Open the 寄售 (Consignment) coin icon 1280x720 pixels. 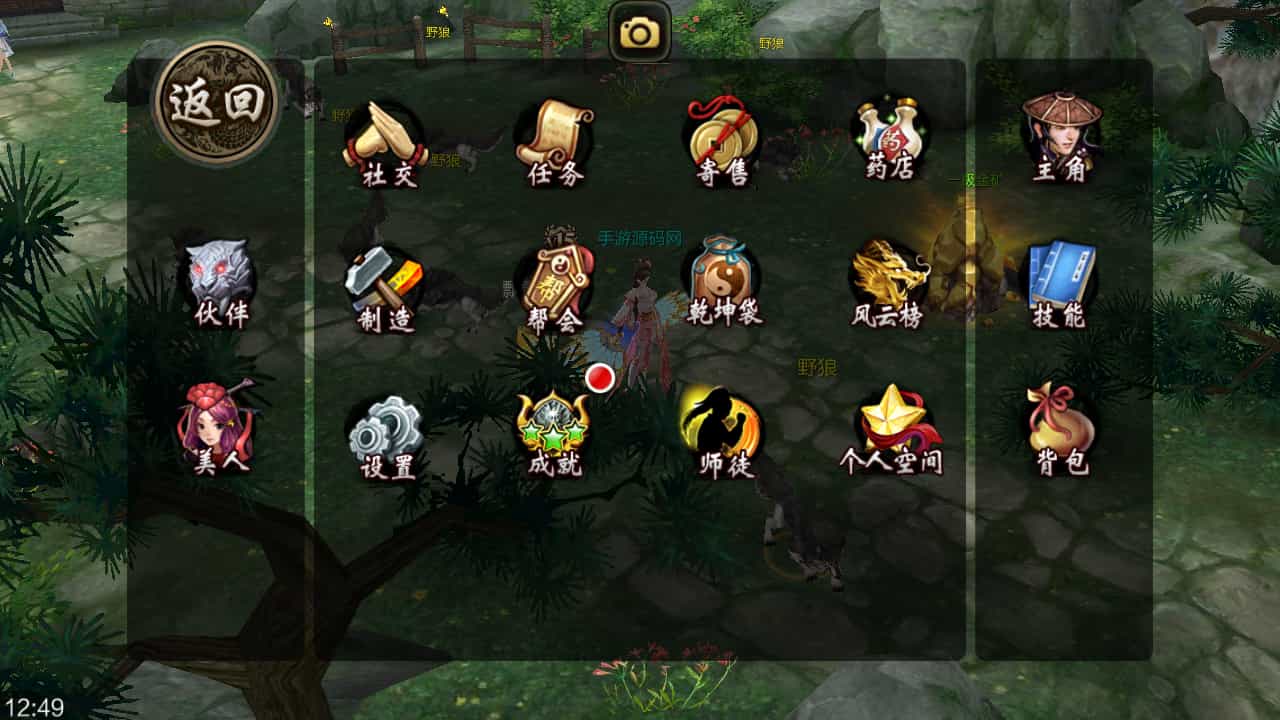[722, 142]
